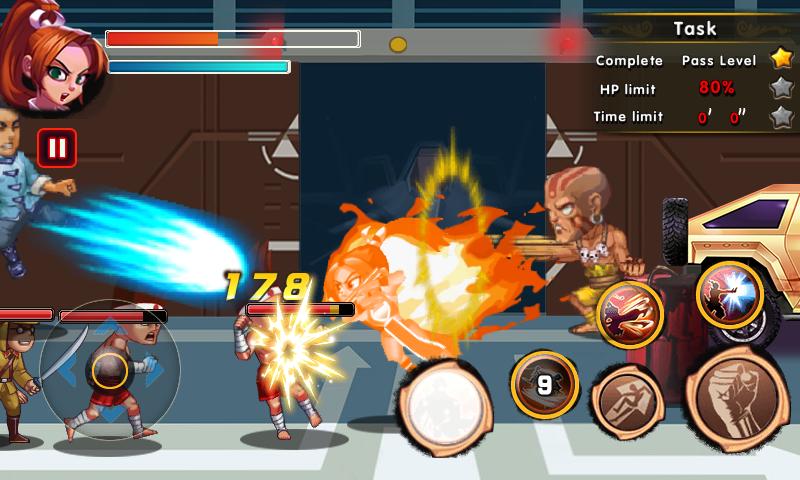
Task: Tap the virtual joystick's left arrow
Action: coord(65,372)
